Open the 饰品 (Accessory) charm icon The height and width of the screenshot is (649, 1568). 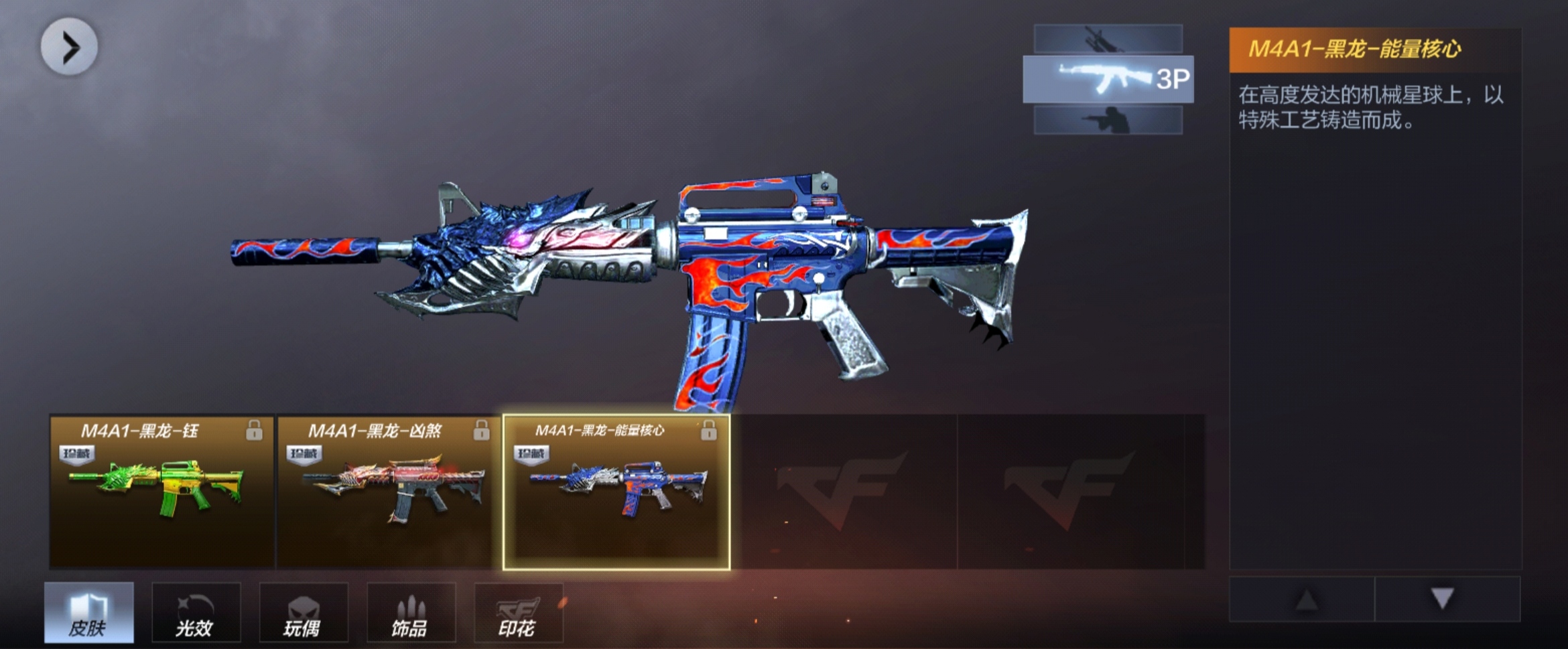click(411, 606)
